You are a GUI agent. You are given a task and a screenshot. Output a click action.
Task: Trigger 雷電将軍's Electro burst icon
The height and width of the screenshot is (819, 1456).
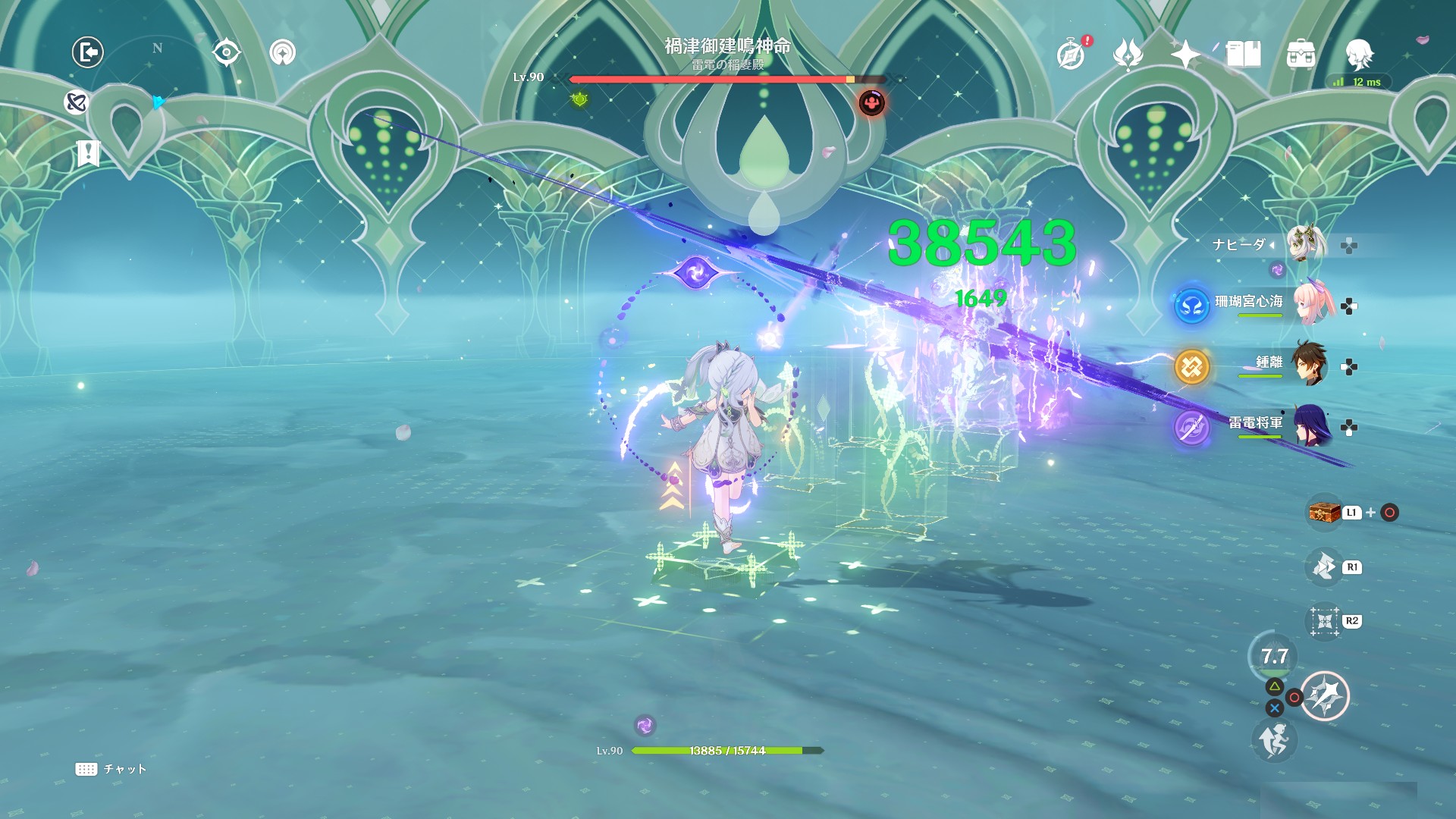1191,427
